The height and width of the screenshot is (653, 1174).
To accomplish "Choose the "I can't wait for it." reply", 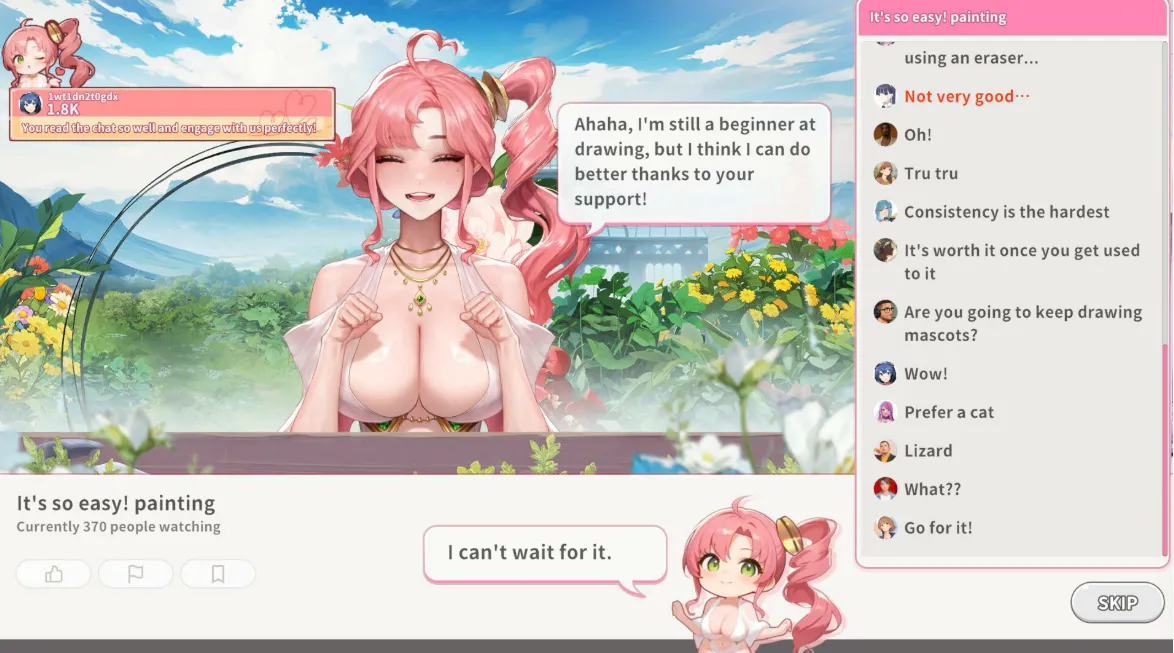I will 544,552.
